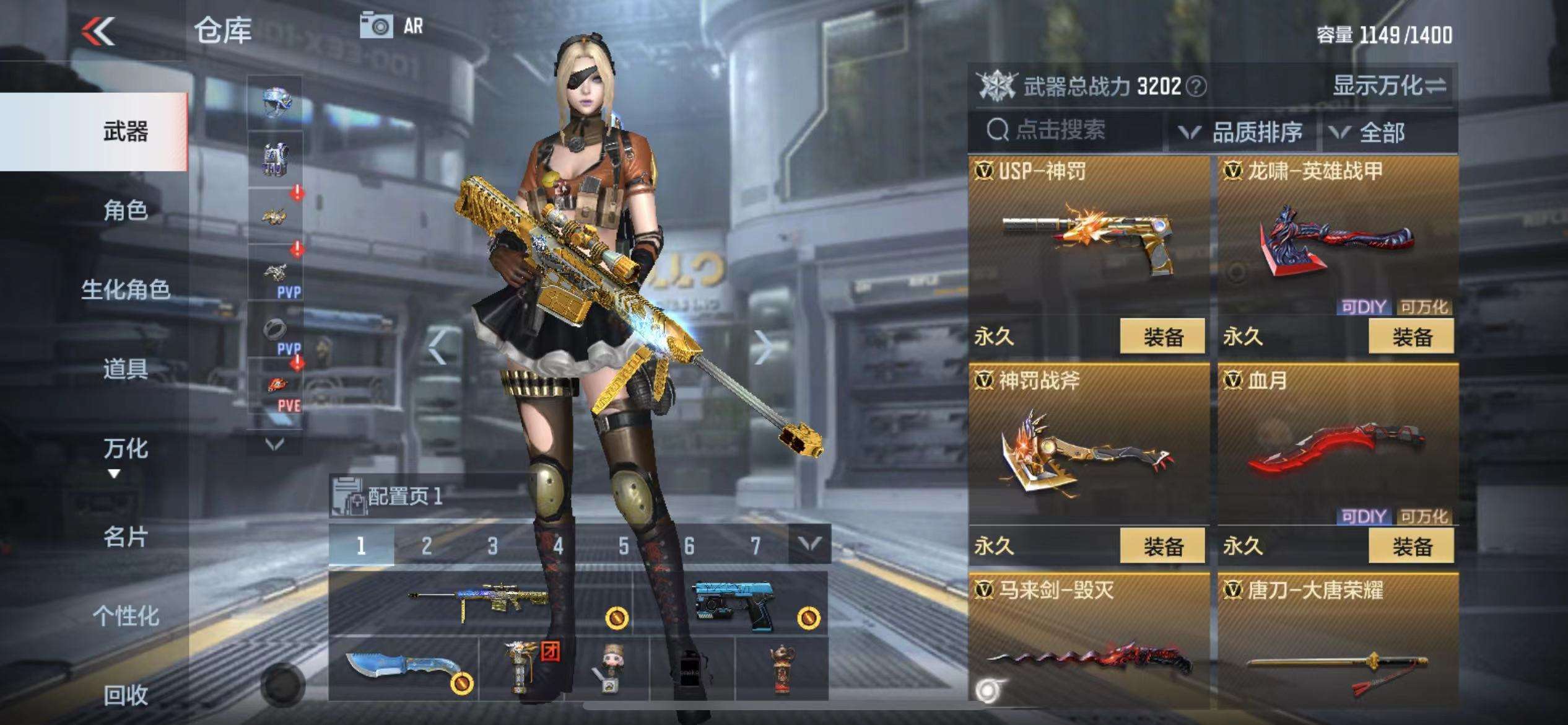Equip the 龙啸-英雄战甲 axe
This screenshot has width=1568, height=725.
[x=1411, y=337]
